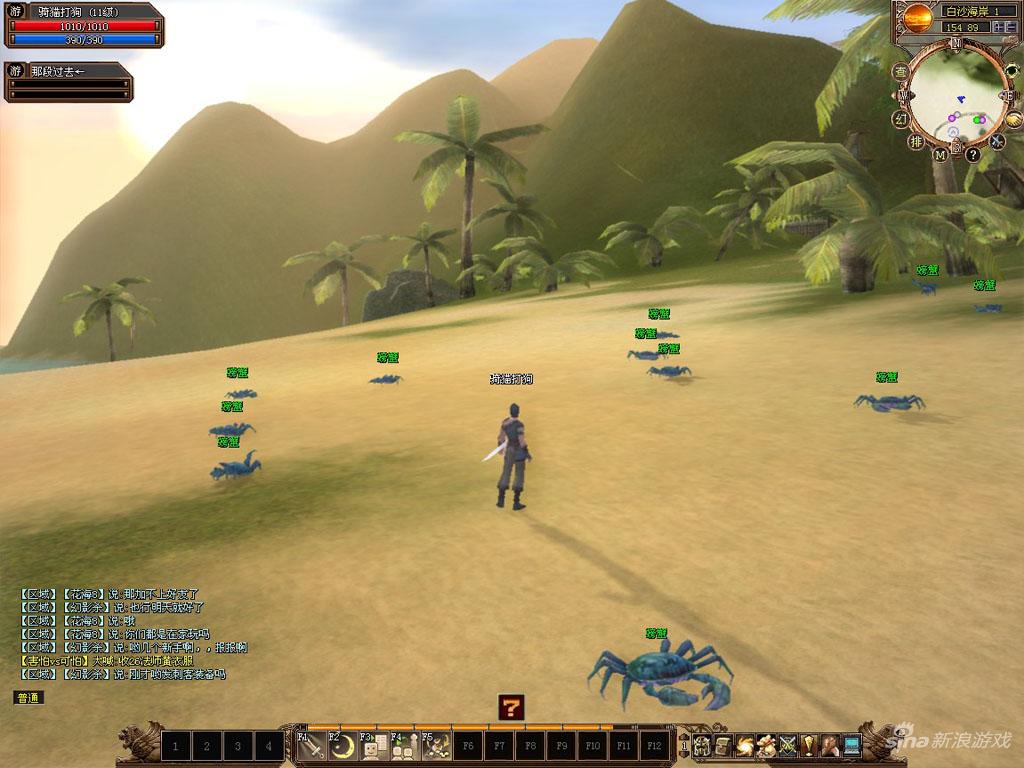Click the red question mark help icon

point(511,708)
